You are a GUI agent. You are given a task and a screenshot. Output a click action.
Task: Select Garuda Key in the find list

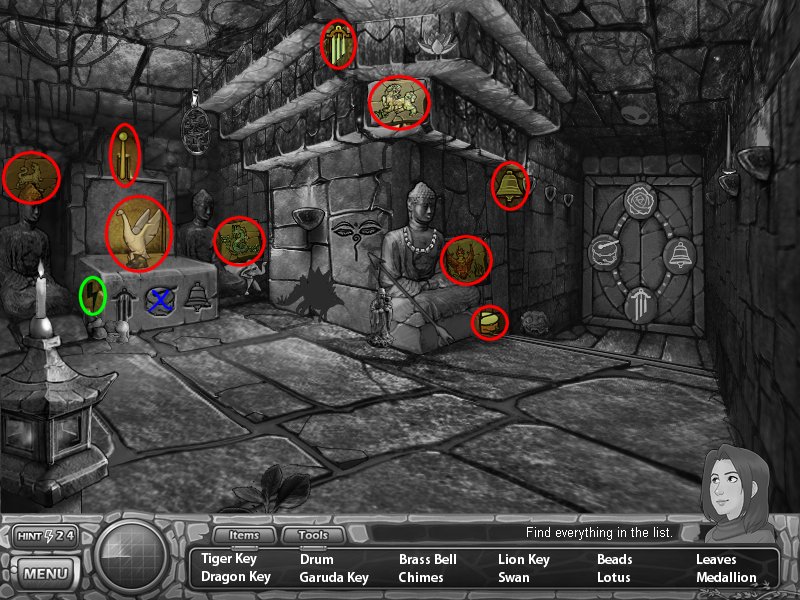click(334, 577)
